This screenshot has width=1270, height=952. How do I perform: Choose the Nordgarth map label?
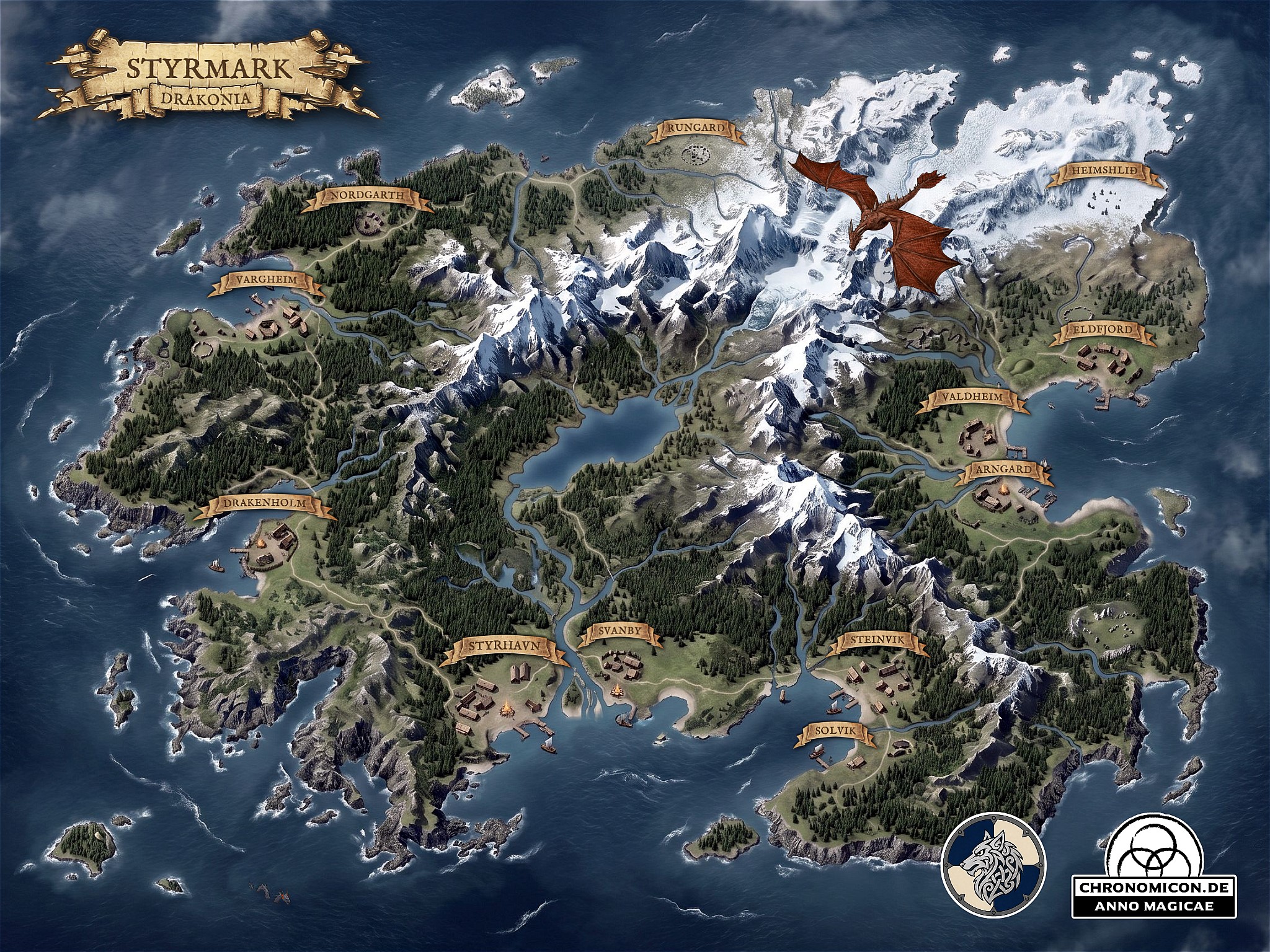click(367, 197)
